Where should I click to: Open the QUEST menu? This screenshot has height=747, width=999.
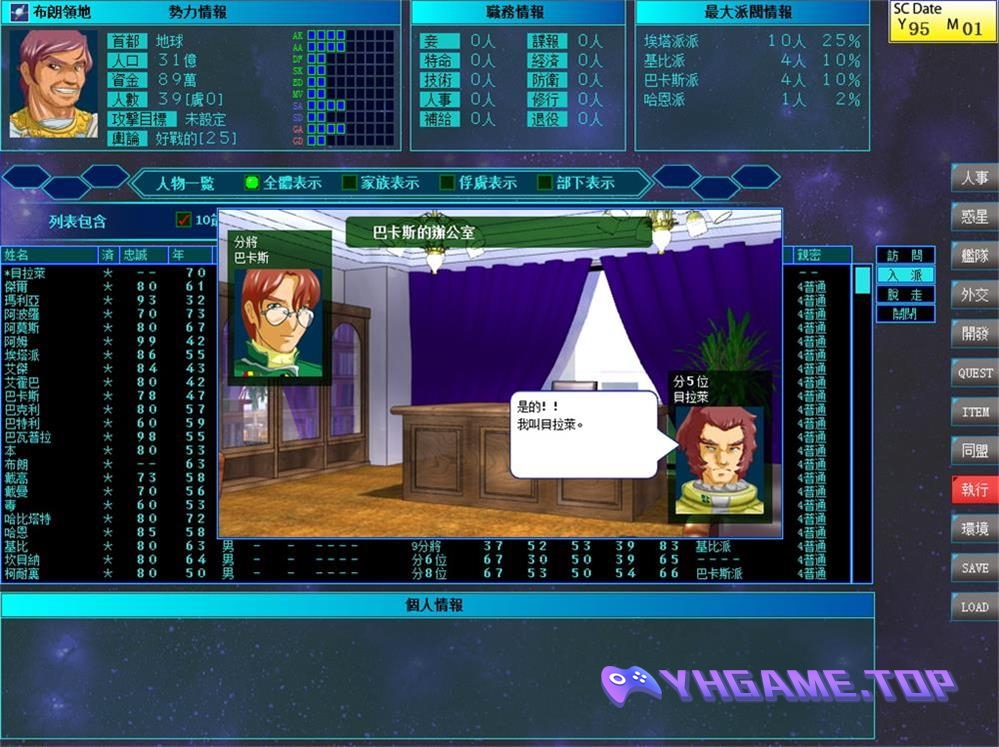coord(974,372)
